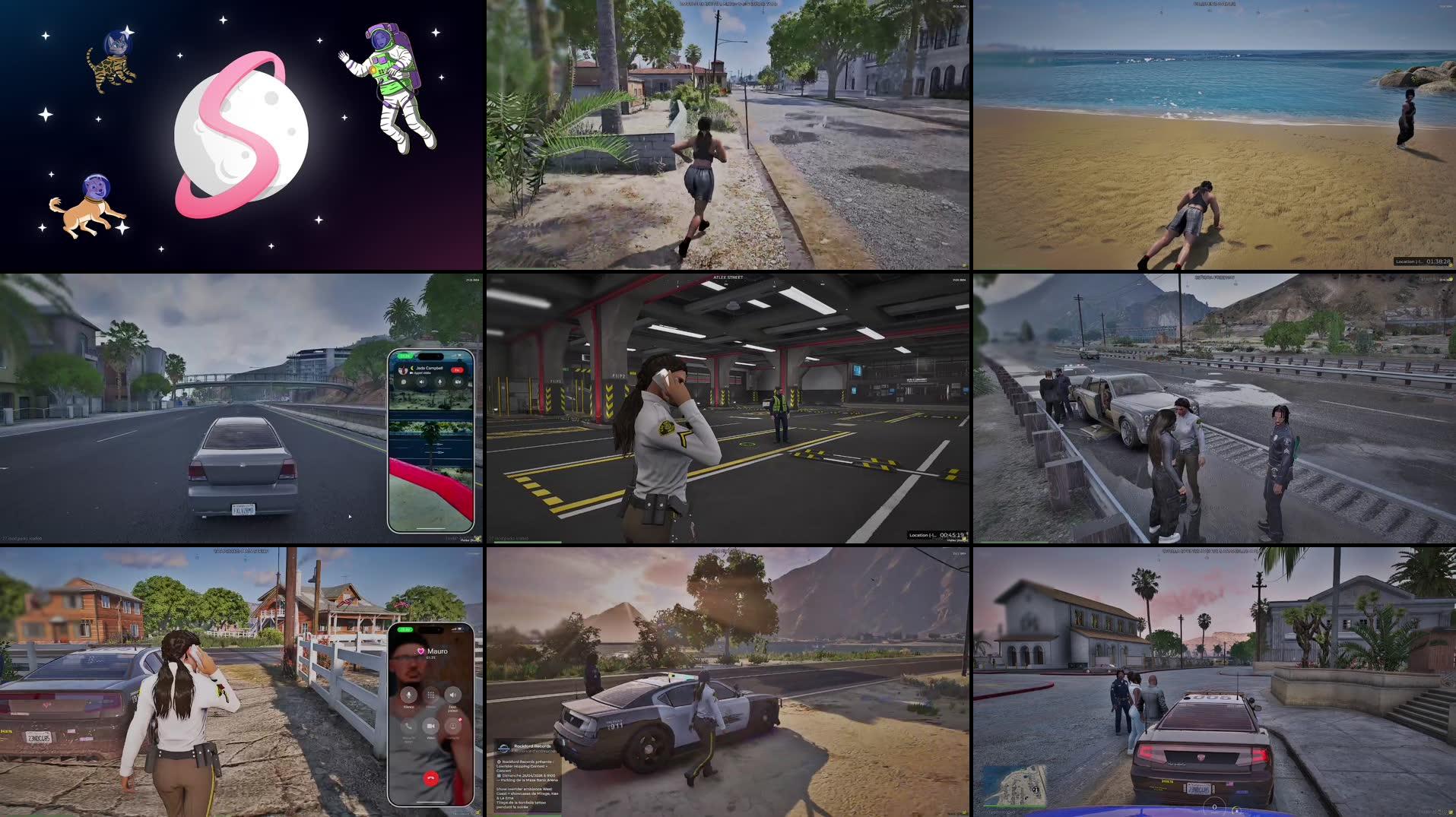This screenshot has height=817, width=1456.
Task: Click the Rockford Records icon in the event notification
Action: [504, 748]
